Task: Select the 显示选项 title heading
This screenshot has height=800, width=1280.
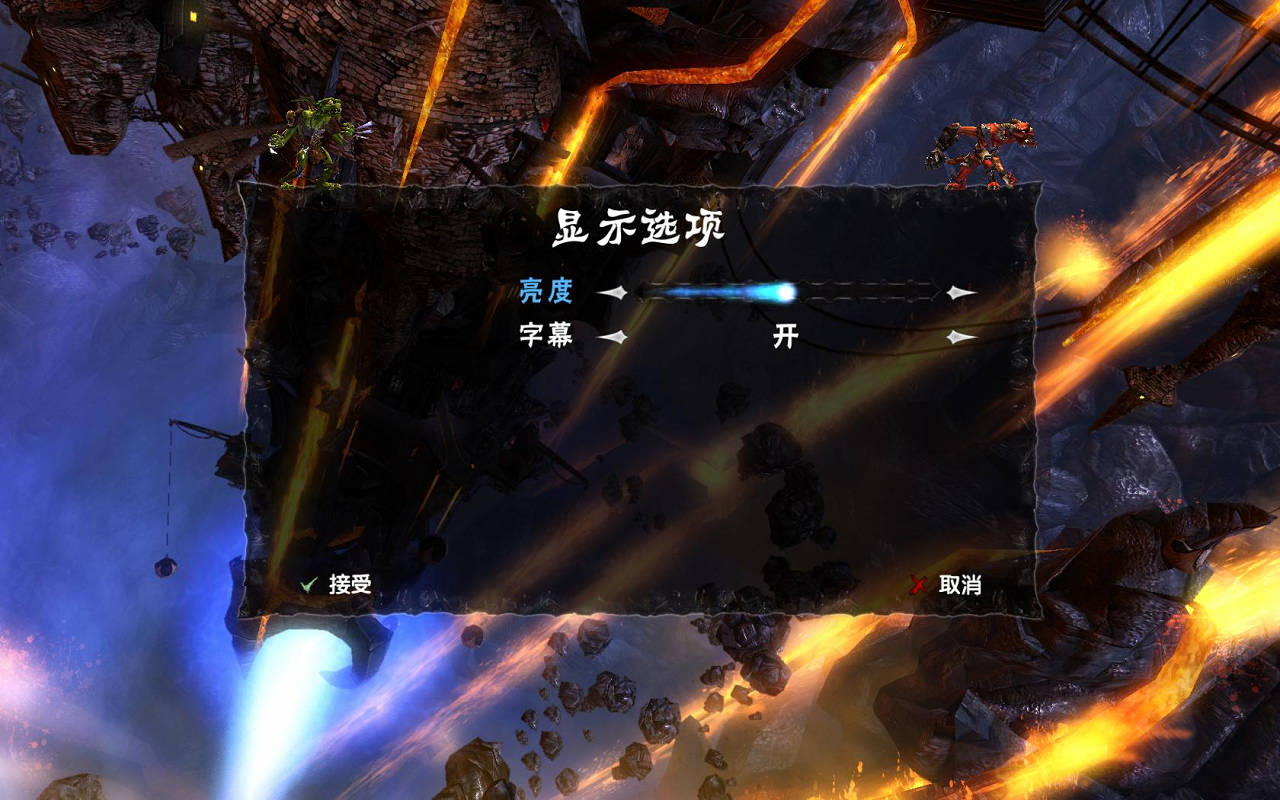Action: pos(637,222)
